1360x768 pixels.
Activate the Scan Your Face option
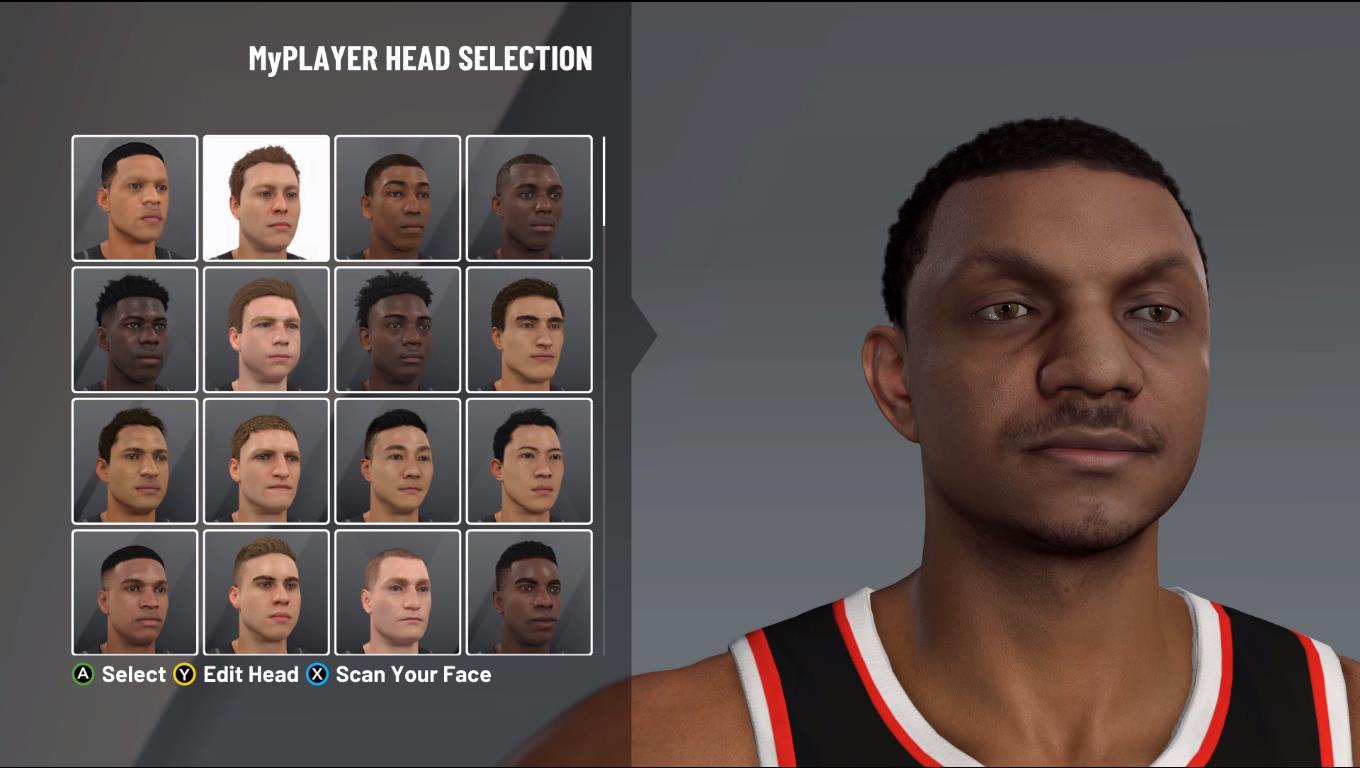tap(413, 675)
